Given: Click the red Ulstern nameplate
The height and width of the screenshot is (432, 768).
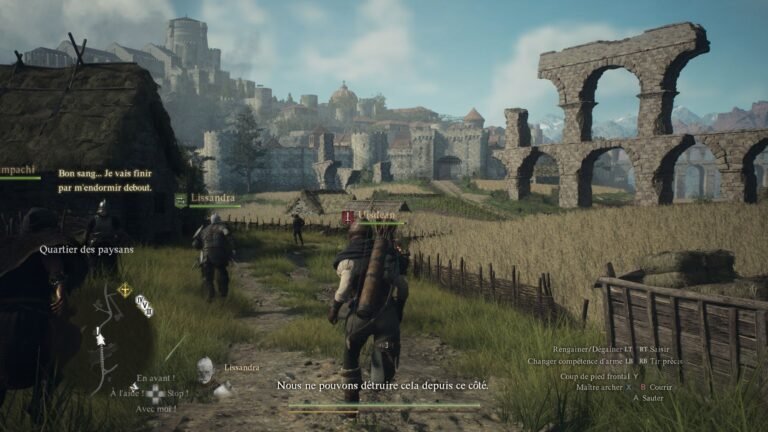Looking at the screenshot, I should pos(371,216).
